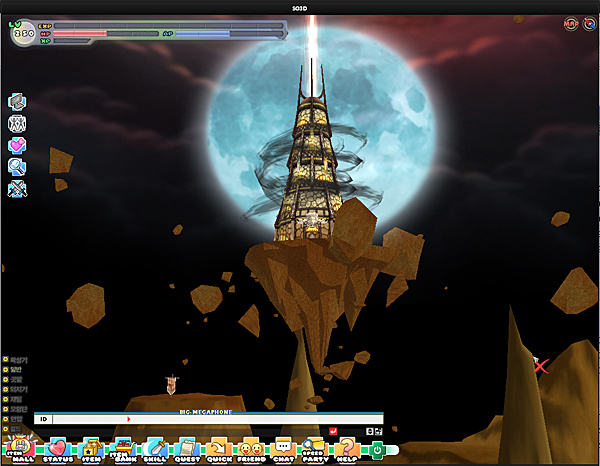Viewport: 600px width, 466px height.
Task: Open the Quest log
Action: 186,449
